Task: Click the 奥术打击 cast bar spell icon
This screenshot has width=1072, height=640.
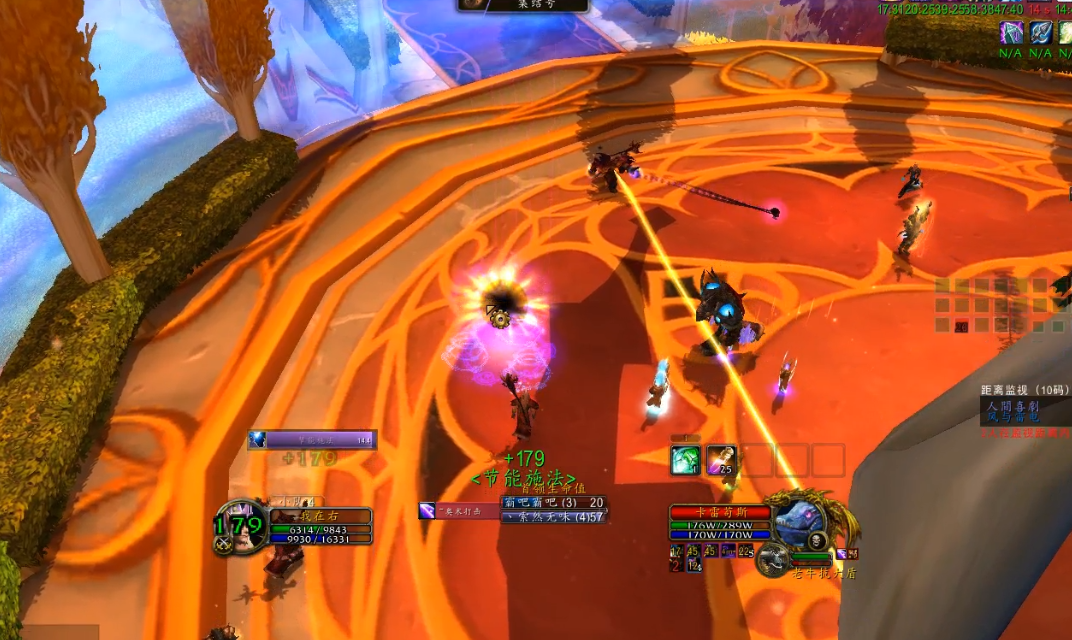Action: pyautogui.click(x=427, y=511)
